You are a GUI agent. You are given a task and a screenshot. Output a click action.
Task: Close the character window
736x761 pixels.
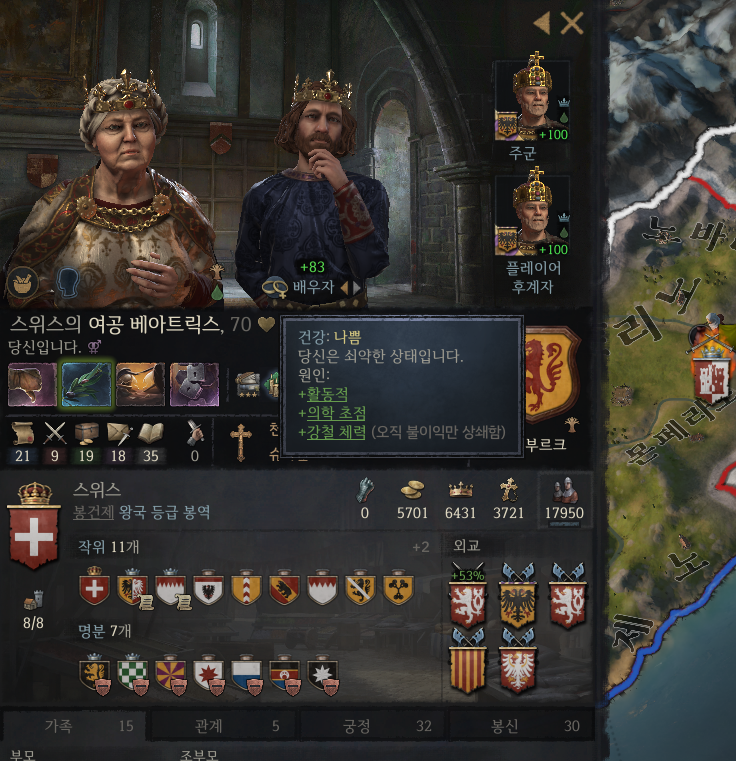pyautogui.click(x=572, y=23)
